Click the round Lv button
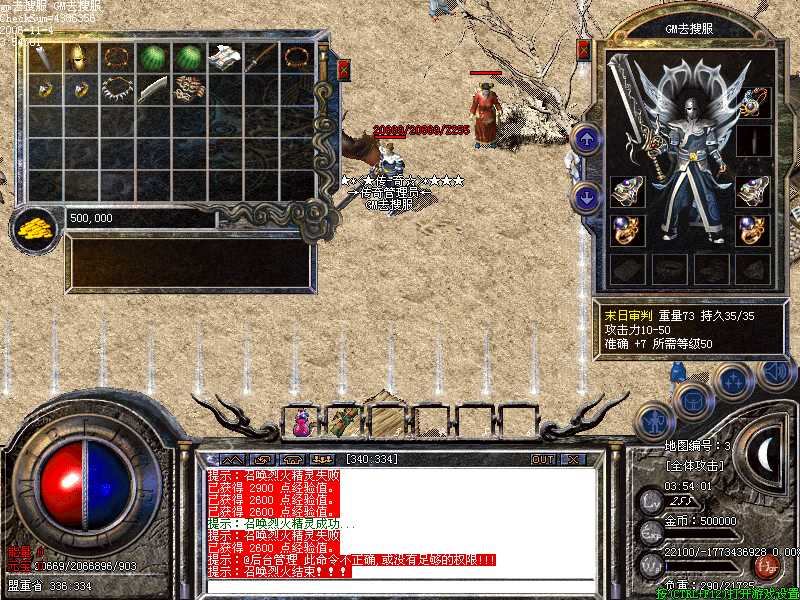Viewport: 800px width, 600px height. click(x=652, y=499)
